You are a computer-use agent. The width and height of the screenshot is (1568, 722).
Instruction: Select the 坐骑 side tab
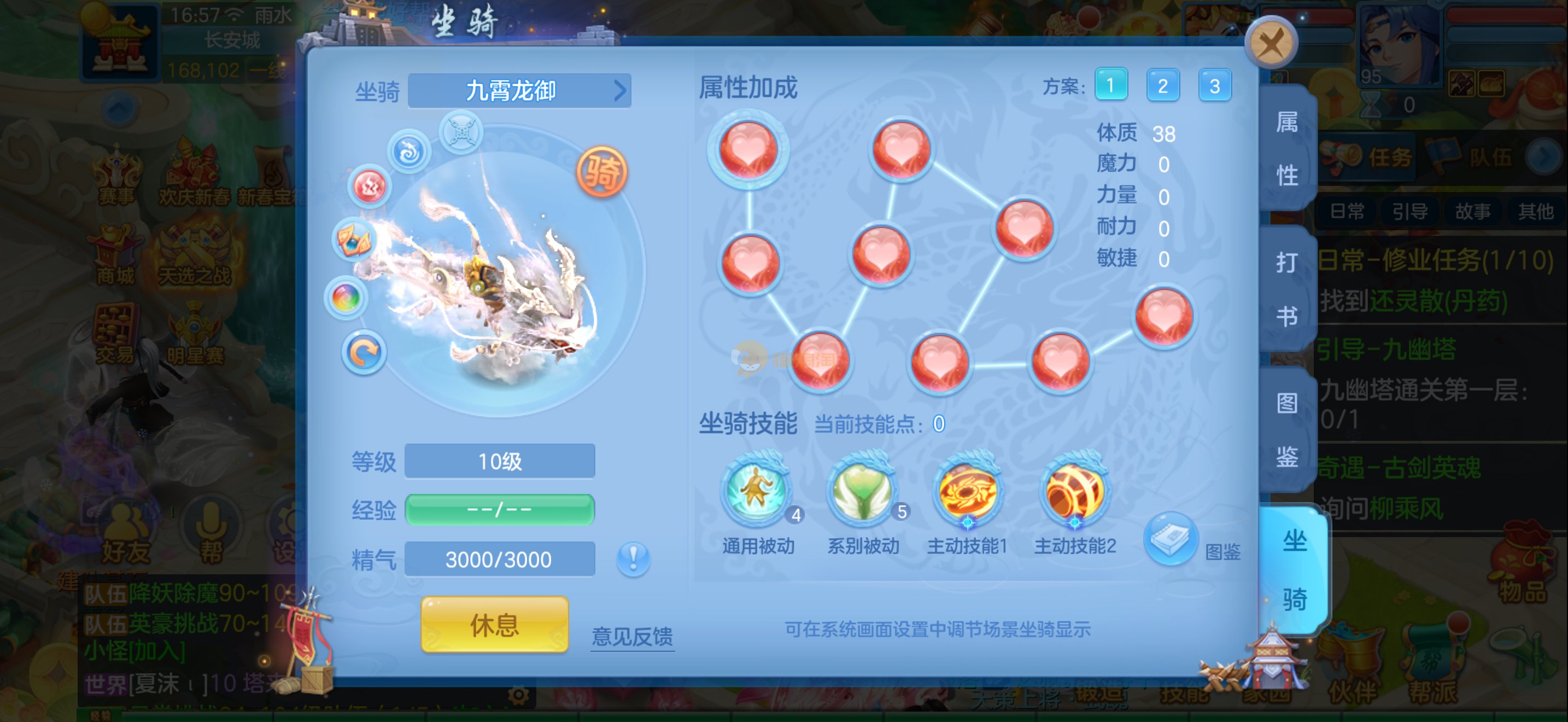pos(1294,569)
